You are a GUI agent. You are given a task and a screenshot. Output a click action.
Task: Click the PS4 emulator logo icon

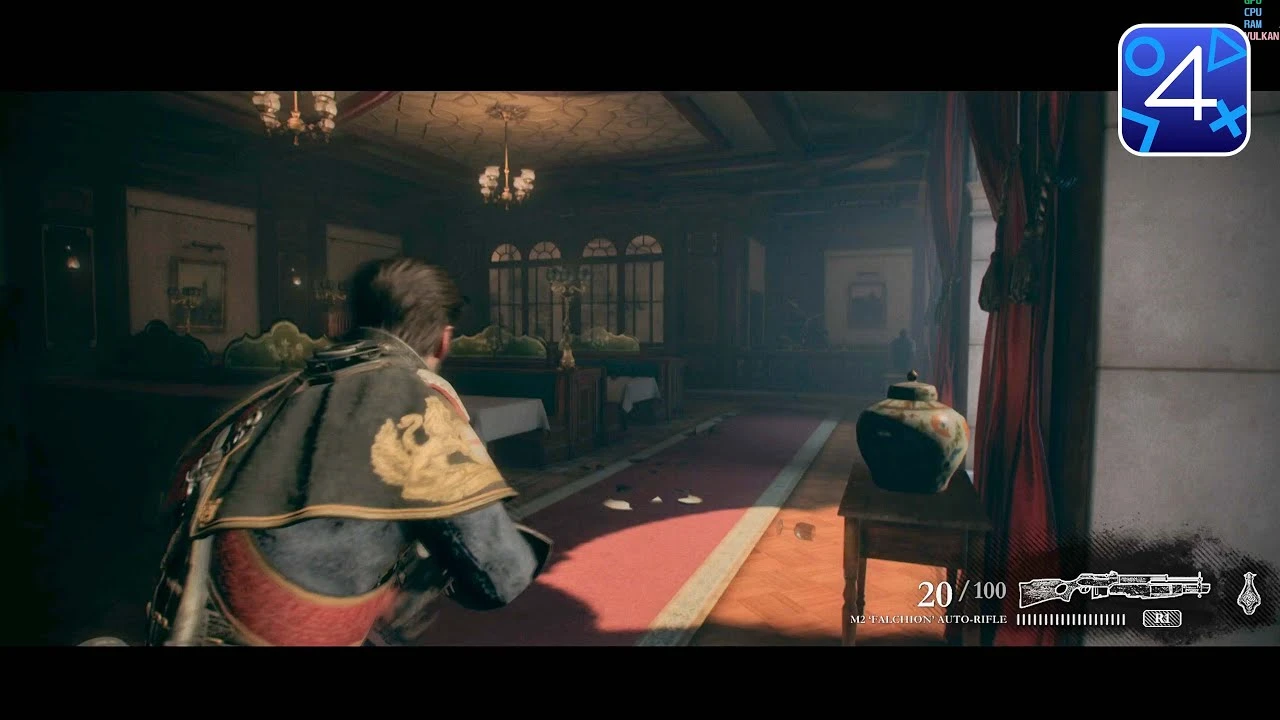(x=1184, y=84)
